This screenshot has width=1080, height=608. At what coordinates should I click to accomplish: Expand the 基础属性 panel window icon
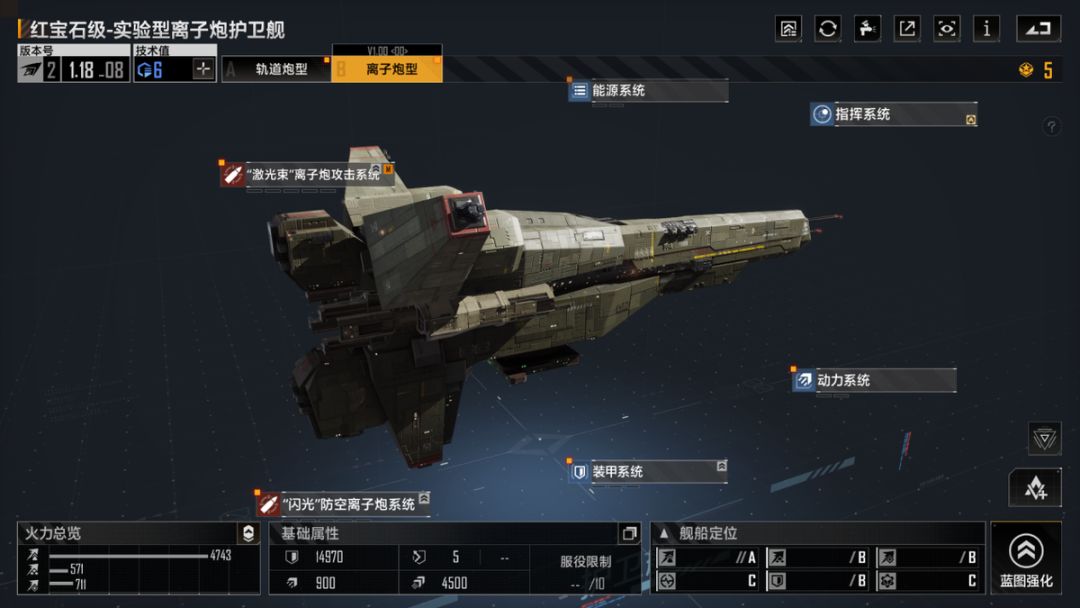point(629,534)
